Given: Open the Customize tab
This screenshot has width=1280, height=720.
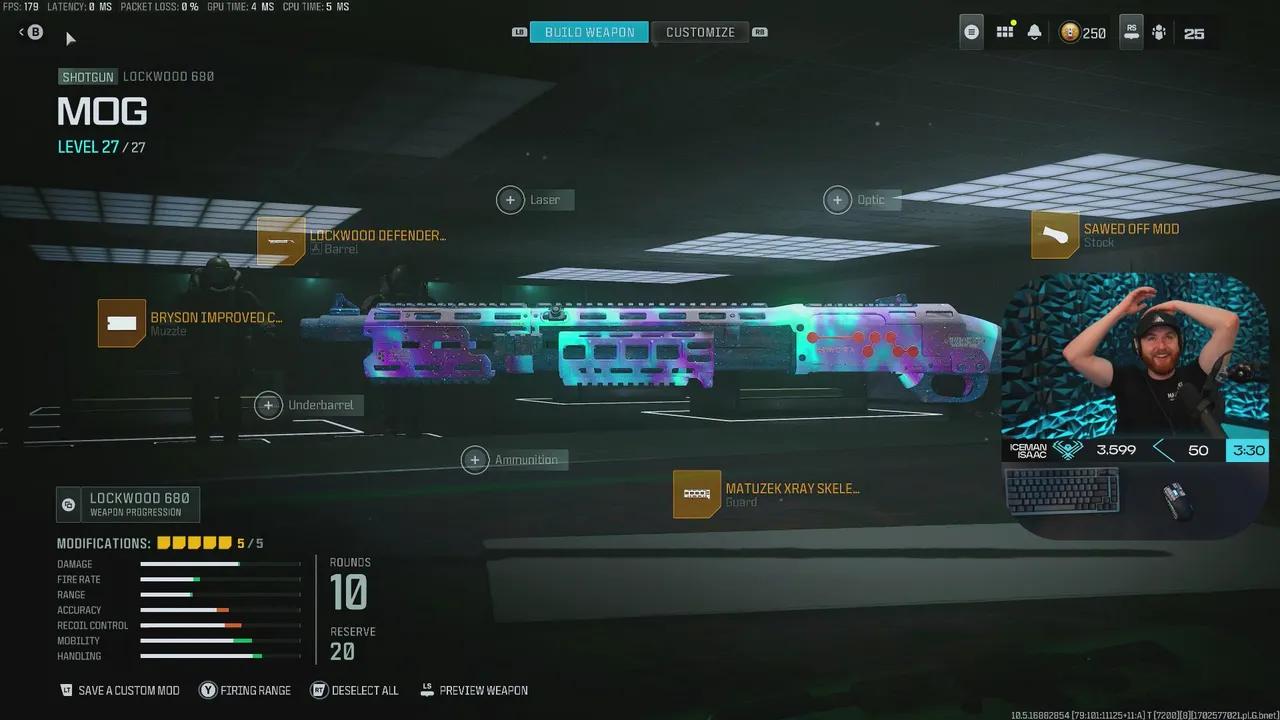Looking at the screenshot, I should point(700,32).
